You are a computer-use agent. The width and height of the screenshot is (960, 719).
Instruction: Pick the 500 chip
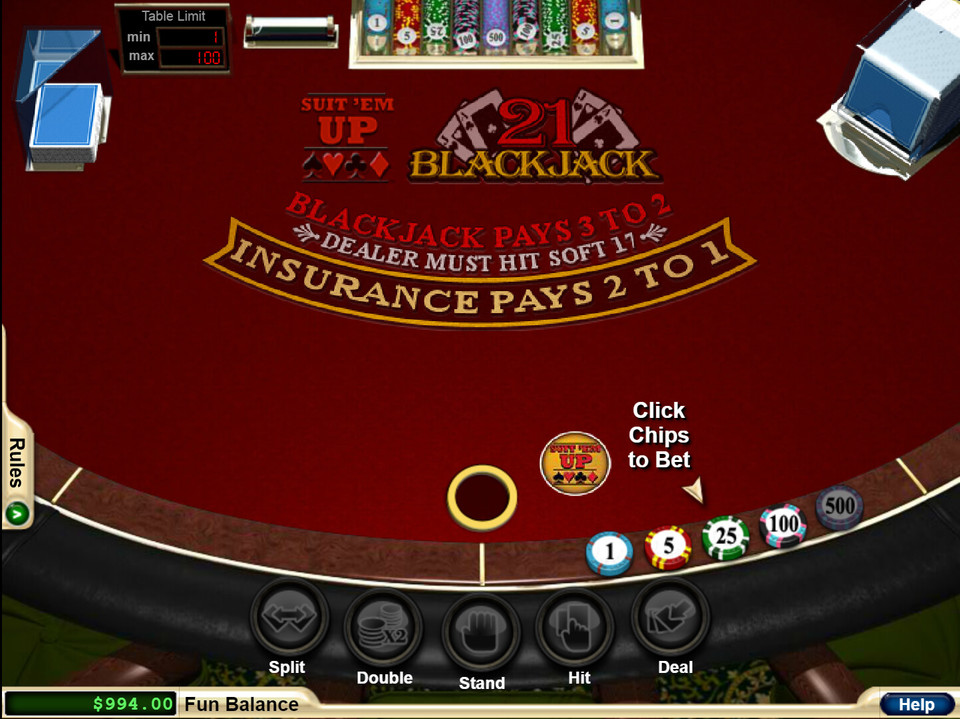click(x=839, y=507)
